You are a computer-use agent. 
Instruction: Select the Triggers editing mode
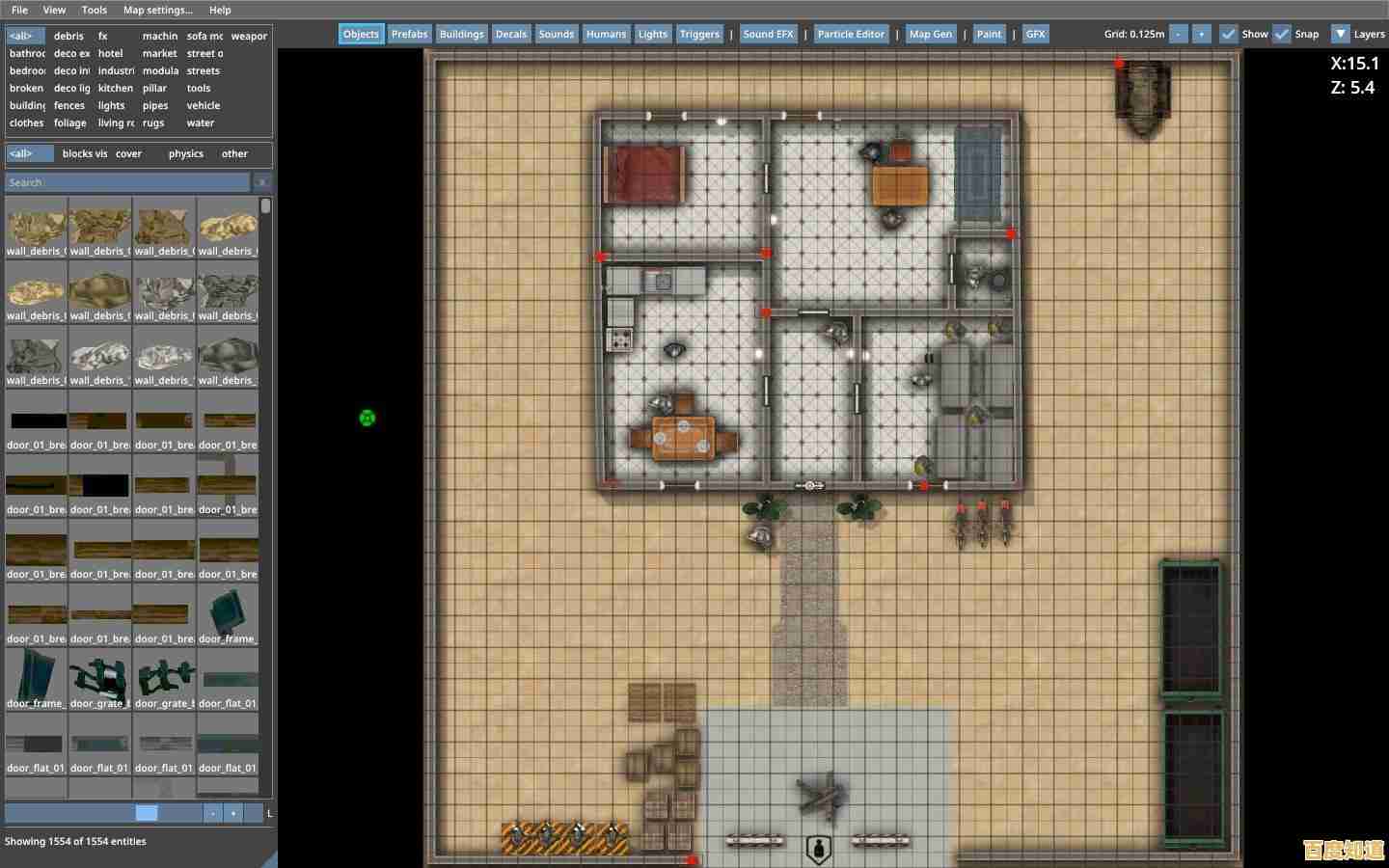699,34
